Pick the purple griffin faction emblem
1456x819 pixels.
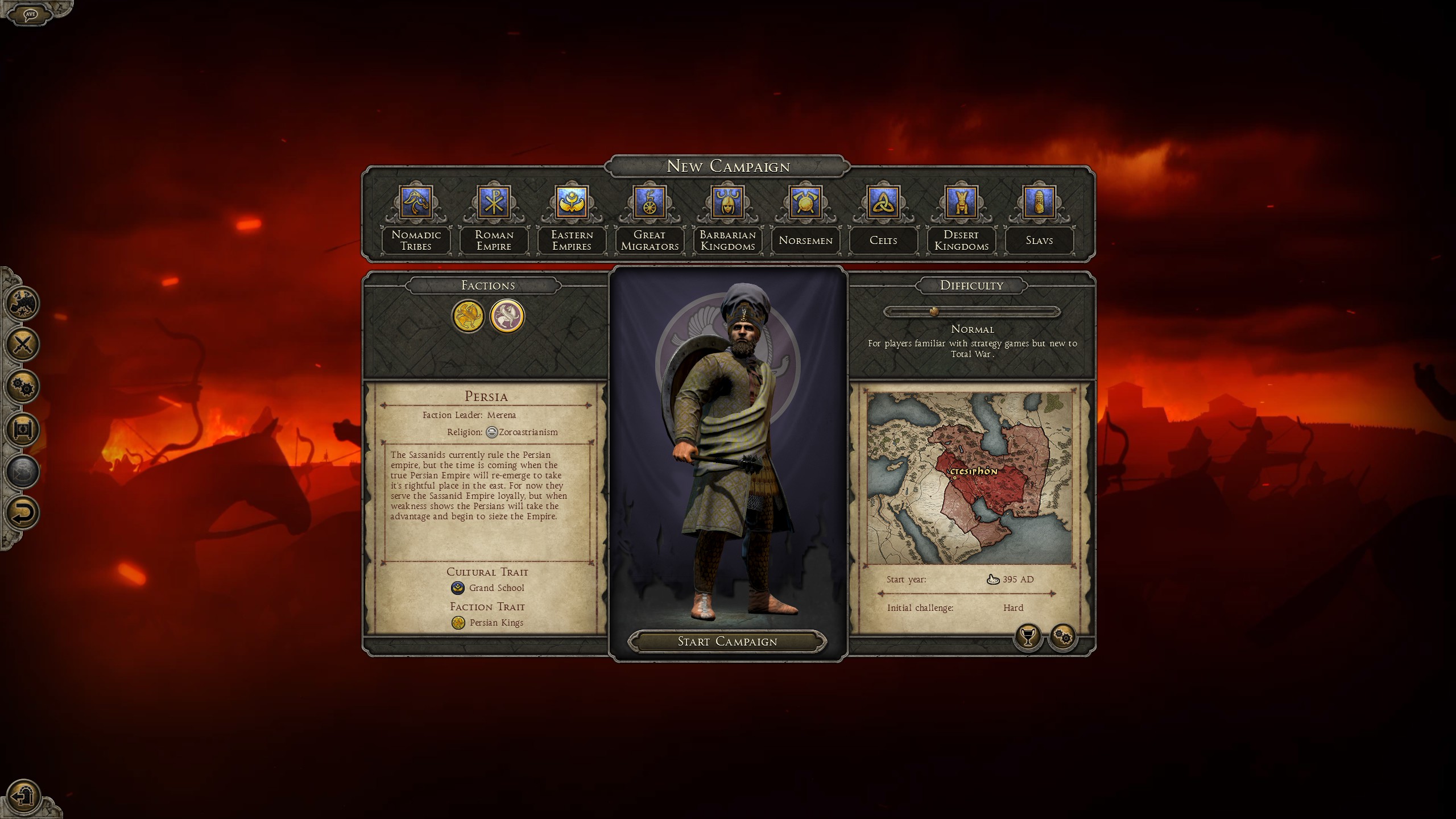coord(507,316)
